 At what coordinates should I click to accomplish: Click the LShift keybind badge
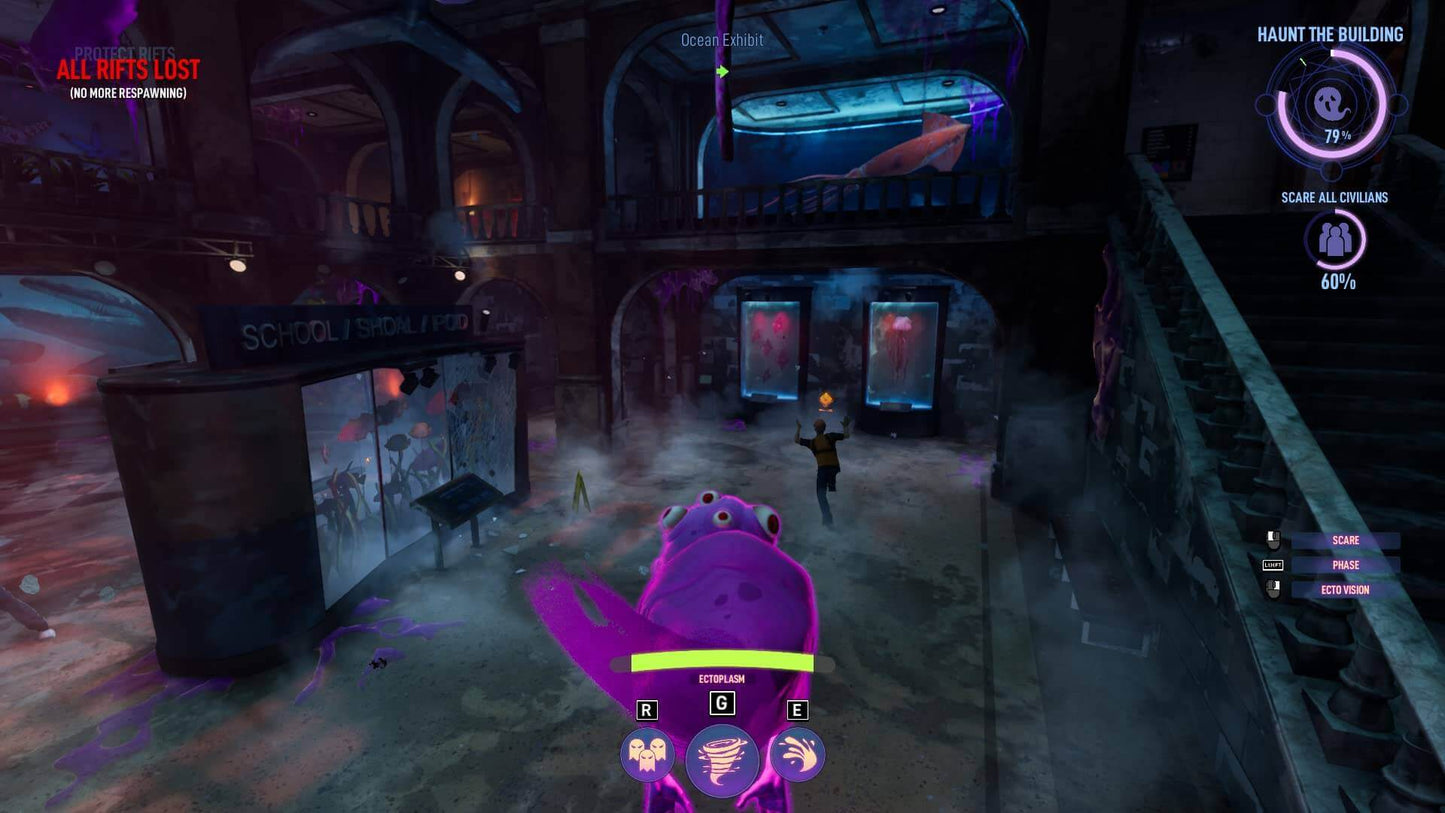point(1271,564)
